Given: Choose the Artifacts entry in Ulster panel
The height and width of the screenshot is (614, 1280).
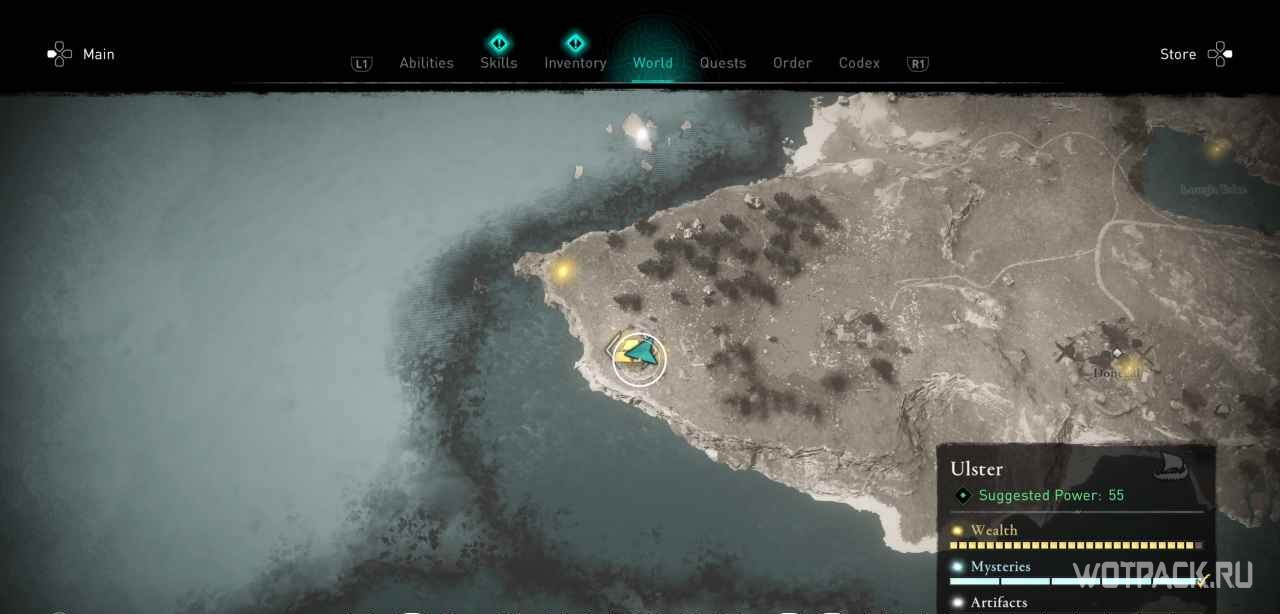Looking at the screenshot, I should coord(998,602).
